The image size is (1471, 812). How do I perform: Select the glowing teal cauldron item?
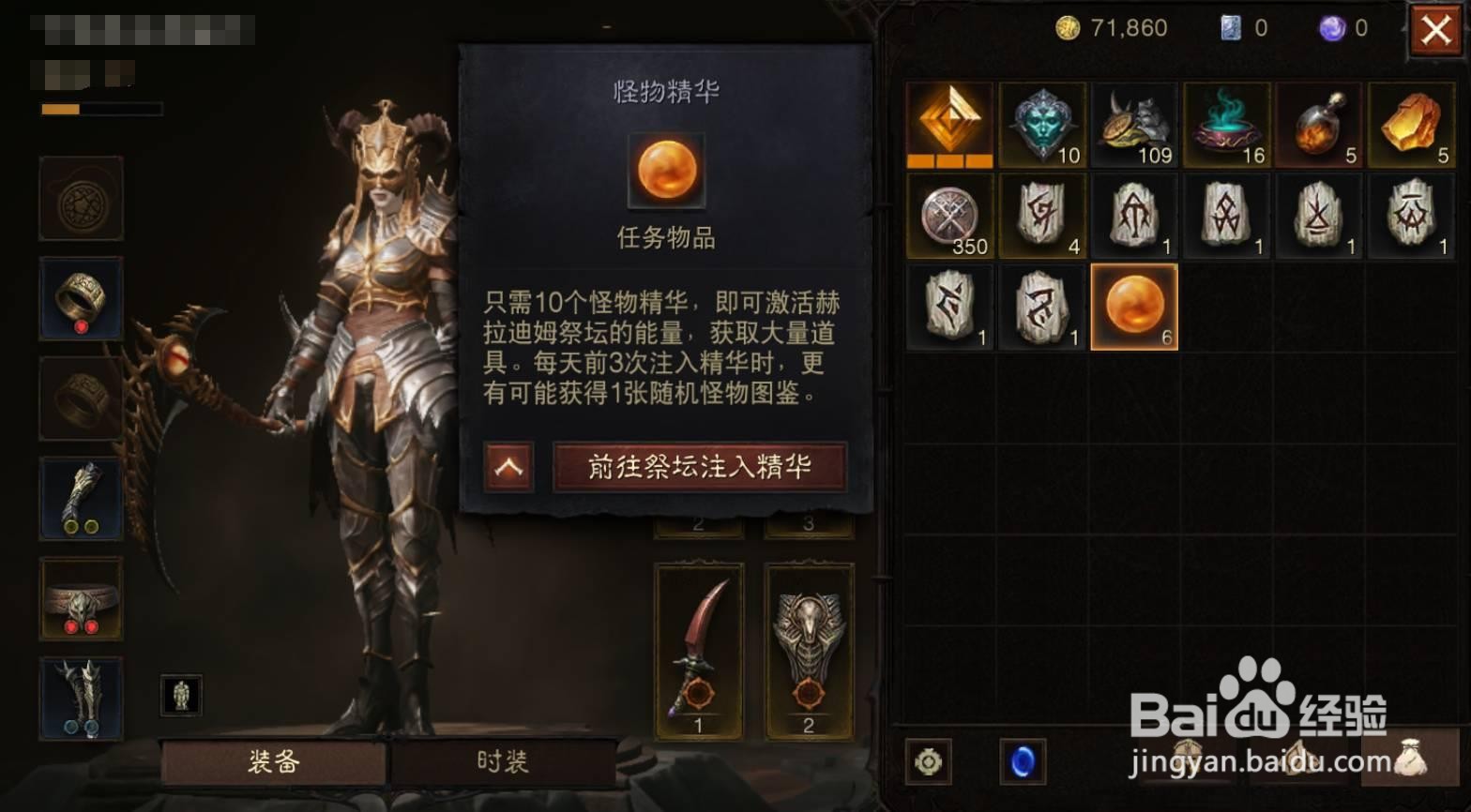[x=1227, y=125]
